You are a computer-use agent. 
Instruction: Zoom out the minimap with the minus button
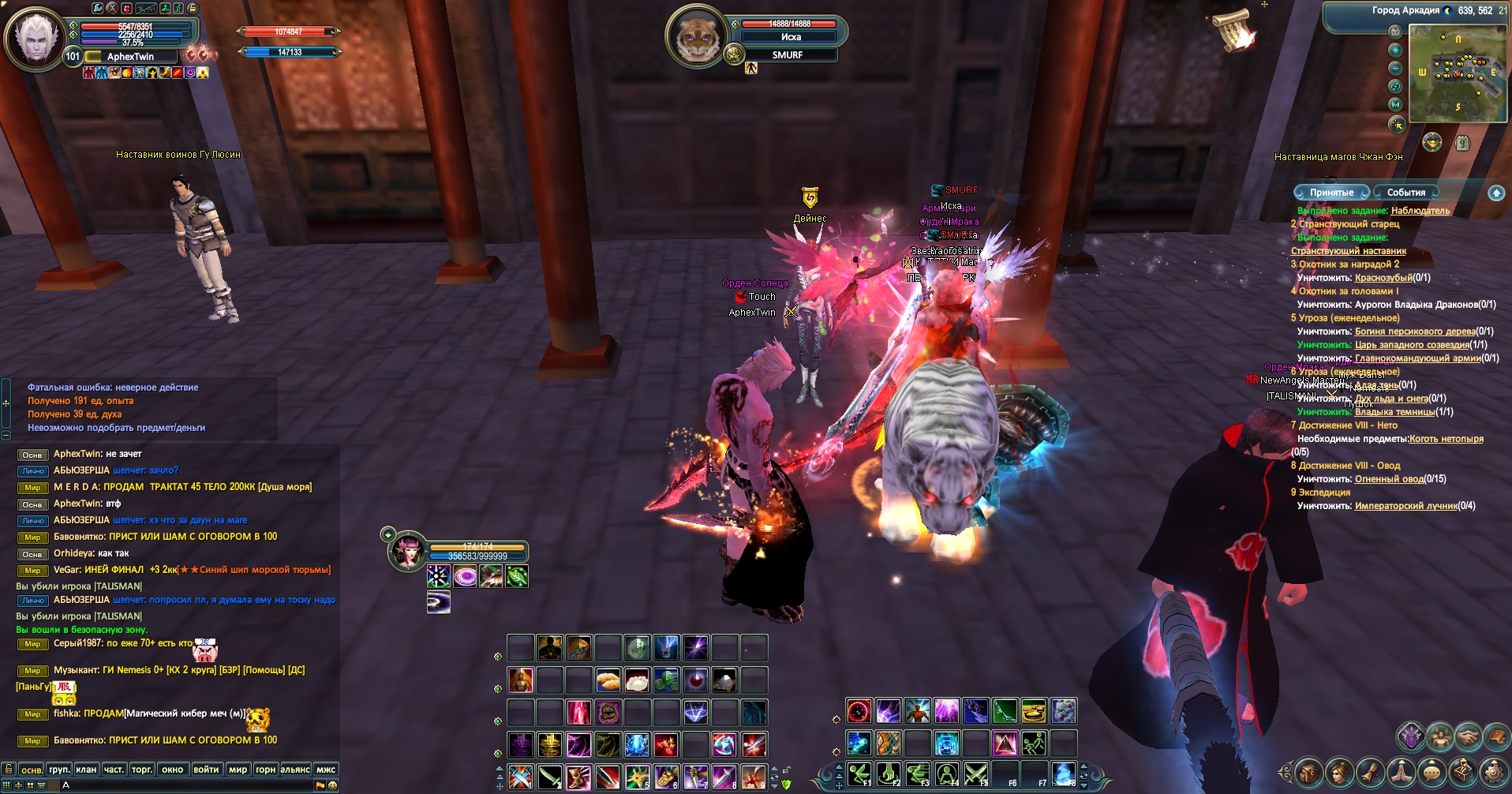1395,68
